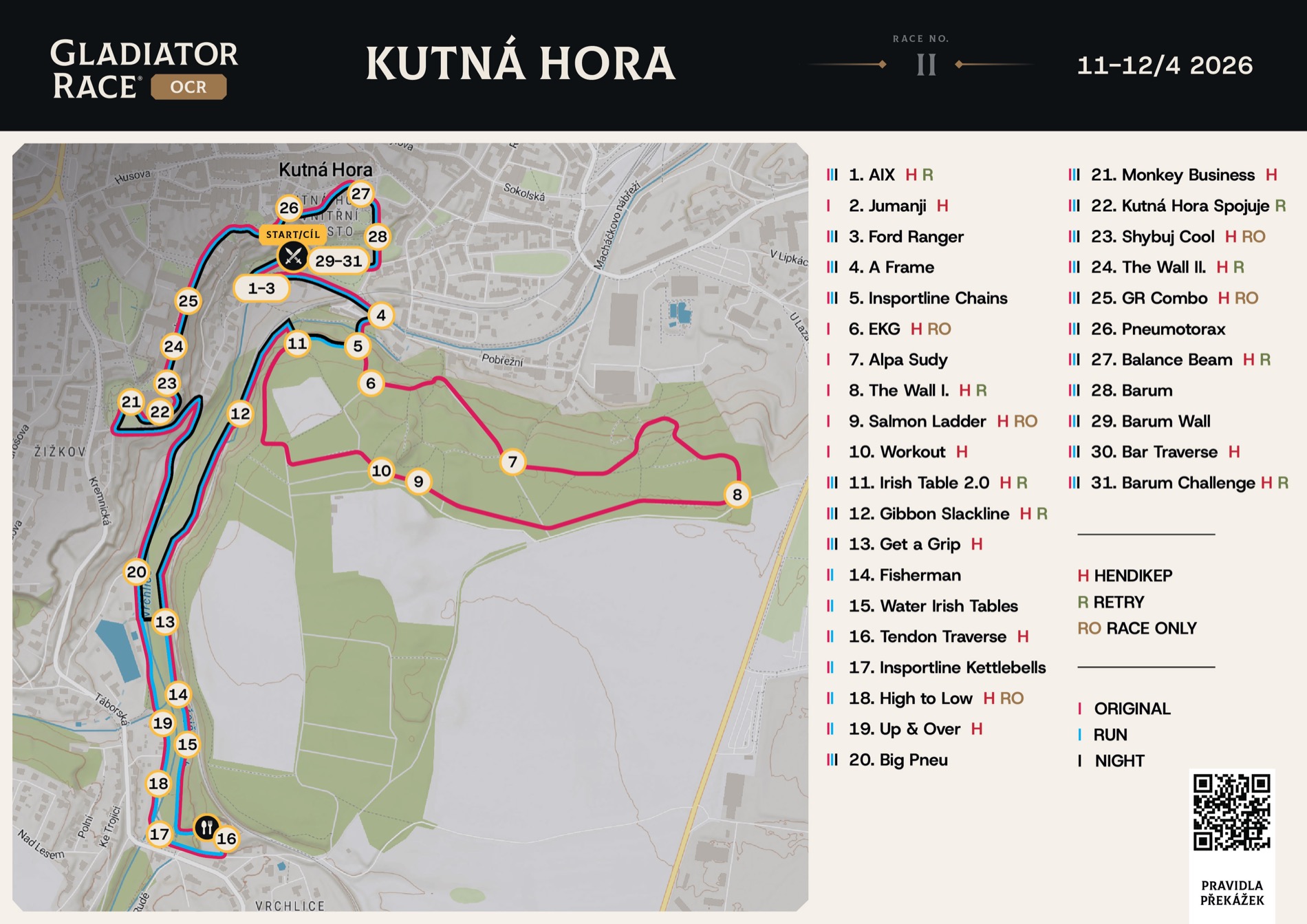Open the Pravidla Překážek QR code

coord(1231,812)
